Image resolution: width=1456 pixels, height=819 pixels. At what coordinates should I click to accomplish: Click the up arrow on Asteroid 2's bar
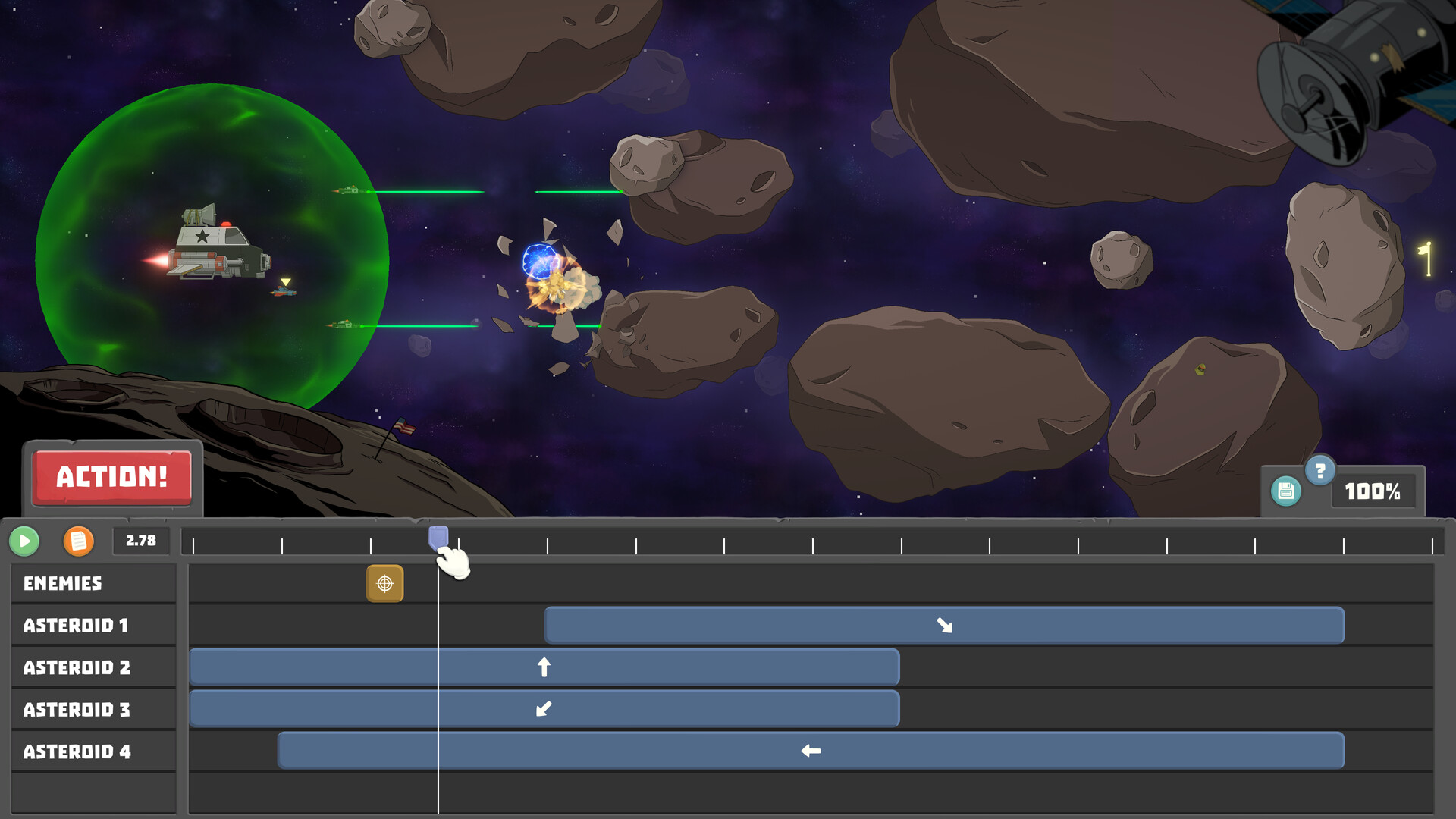coord(544,667)
